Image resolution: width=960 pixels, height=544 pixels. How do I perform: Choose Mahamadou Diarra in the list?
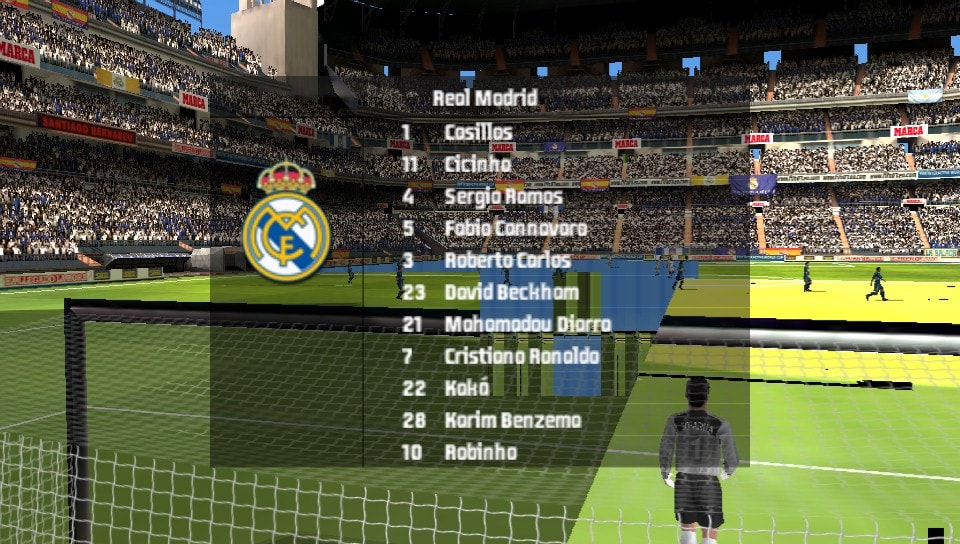(x=527, y=324)
